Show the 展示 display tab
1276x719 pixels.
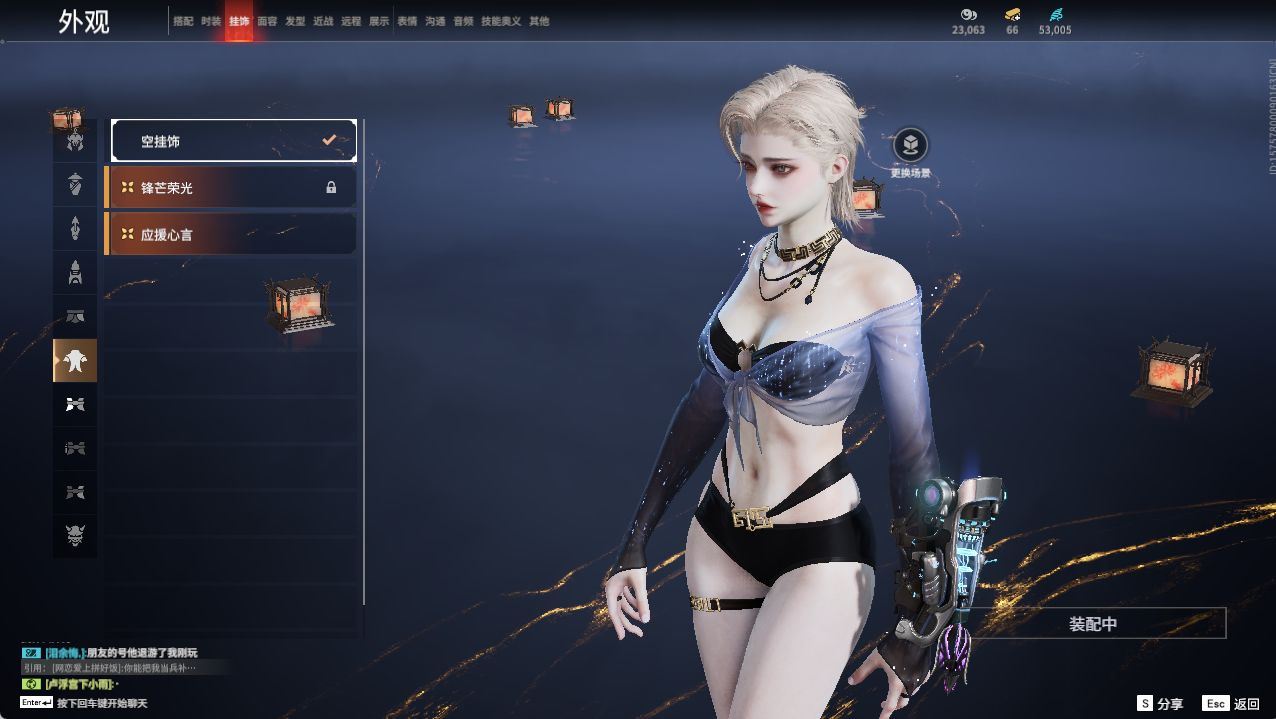[379, 21]
